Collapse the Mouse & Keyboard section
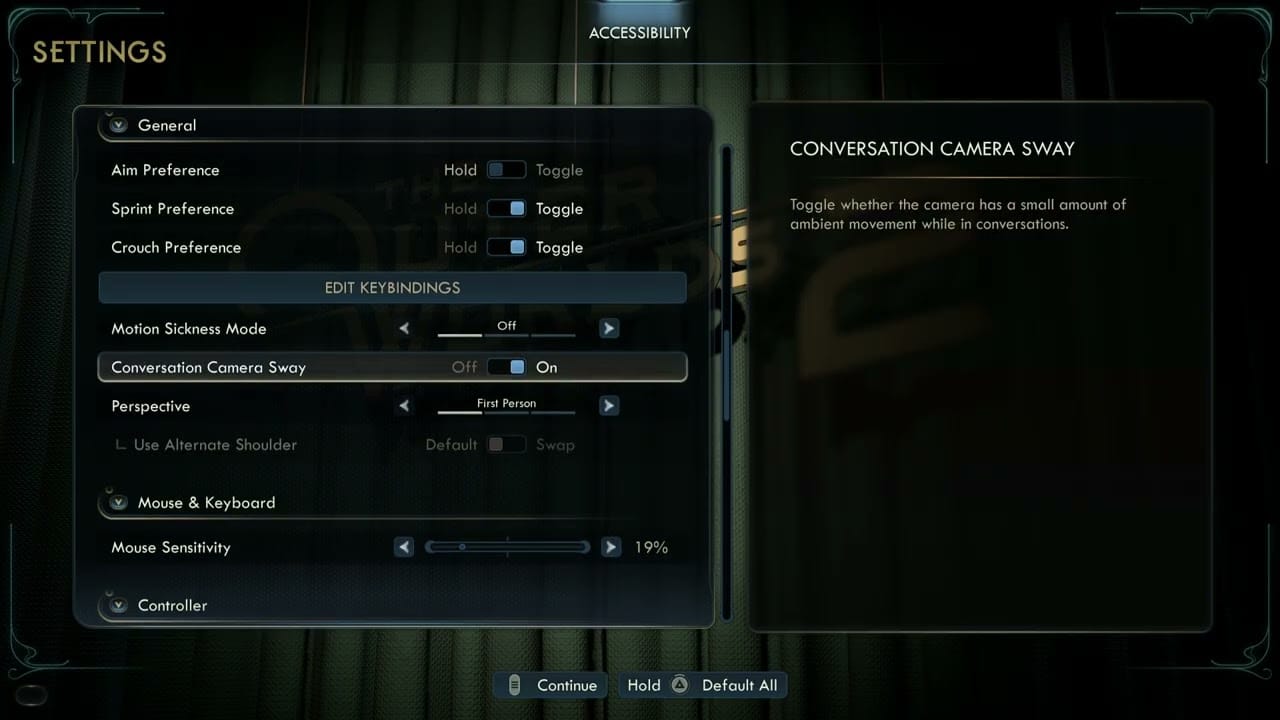 click(x=117, y=502)
